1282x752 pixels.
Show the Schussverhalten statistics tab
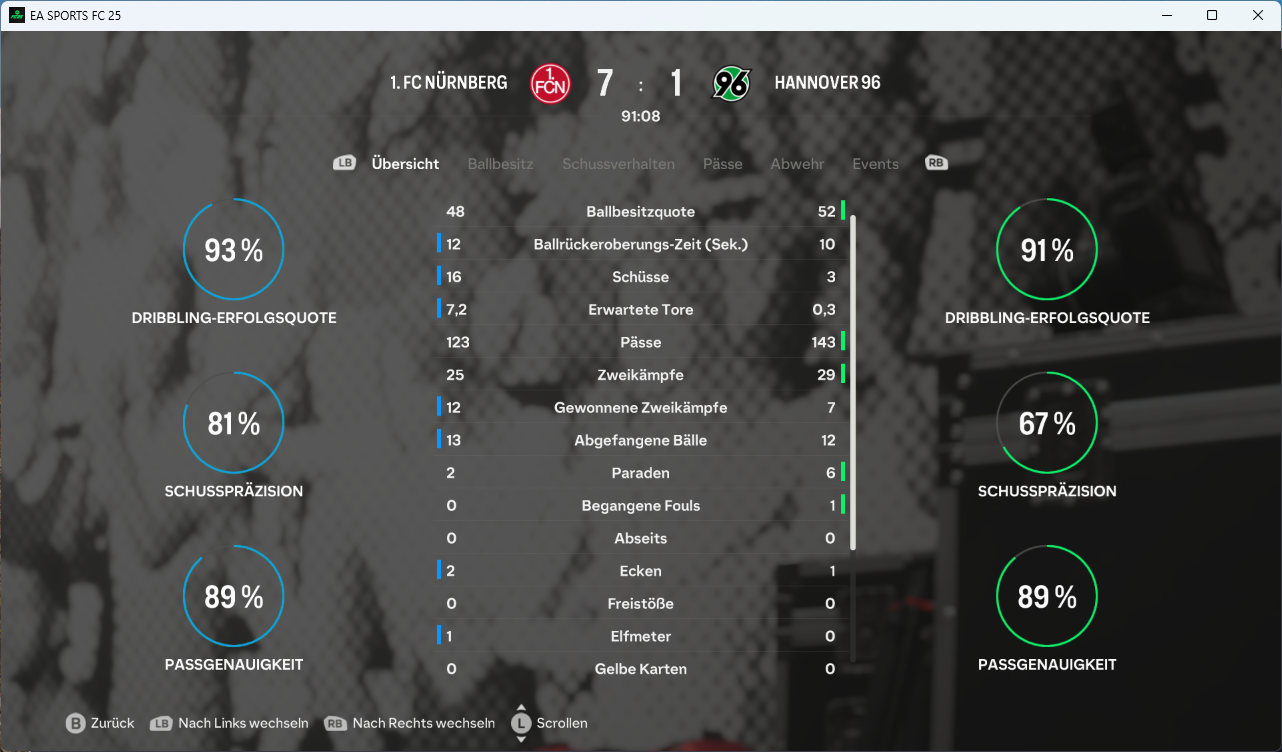pyautogui.click(x=618, y=164)
